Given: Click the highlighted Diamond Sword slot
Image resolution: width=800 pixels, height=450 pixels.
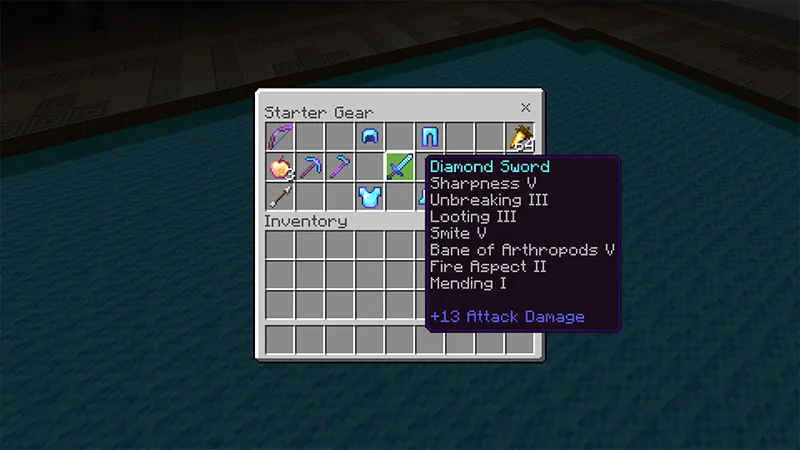Looking at the screenshot, I should (x=400, y=166).
